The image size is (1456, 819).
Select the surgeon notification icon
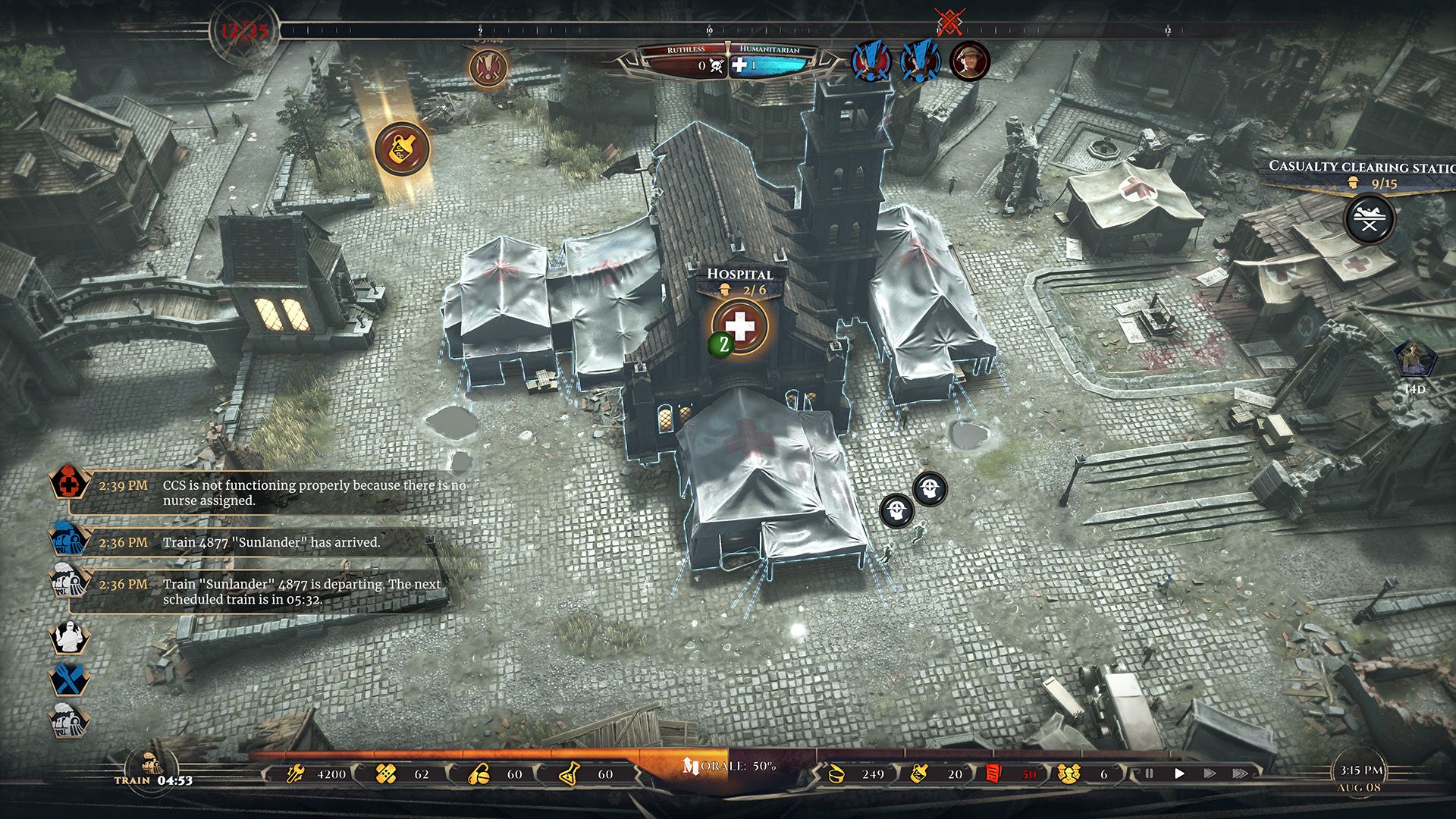tap(69, 638)
